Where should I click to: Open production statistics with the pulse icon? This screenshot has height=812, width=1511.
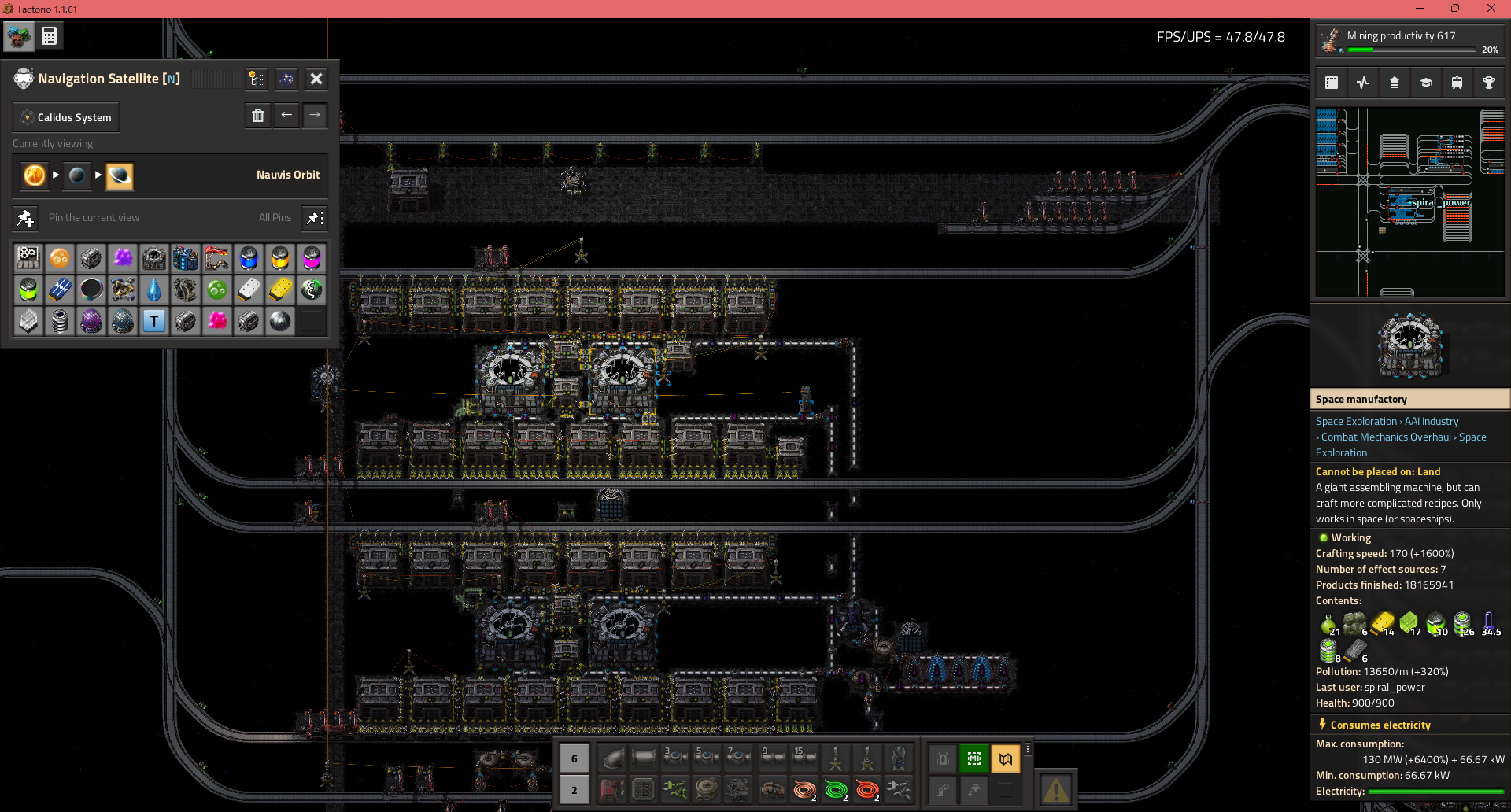[1363, 83]
